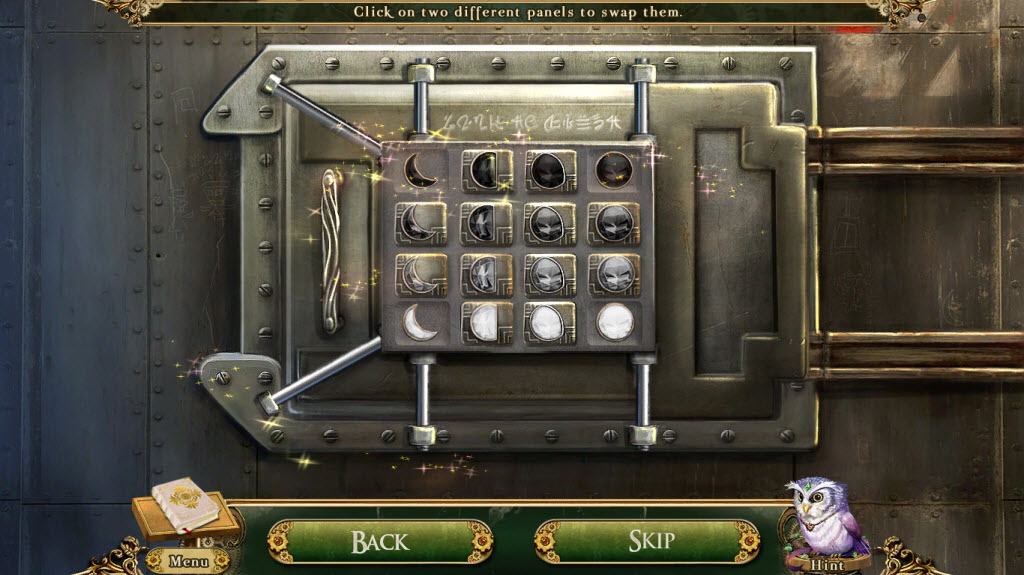Pick the white gibbous moon panel
Image resolution: width=1024 pixels, height=575 pixels.
coord(549,322)
